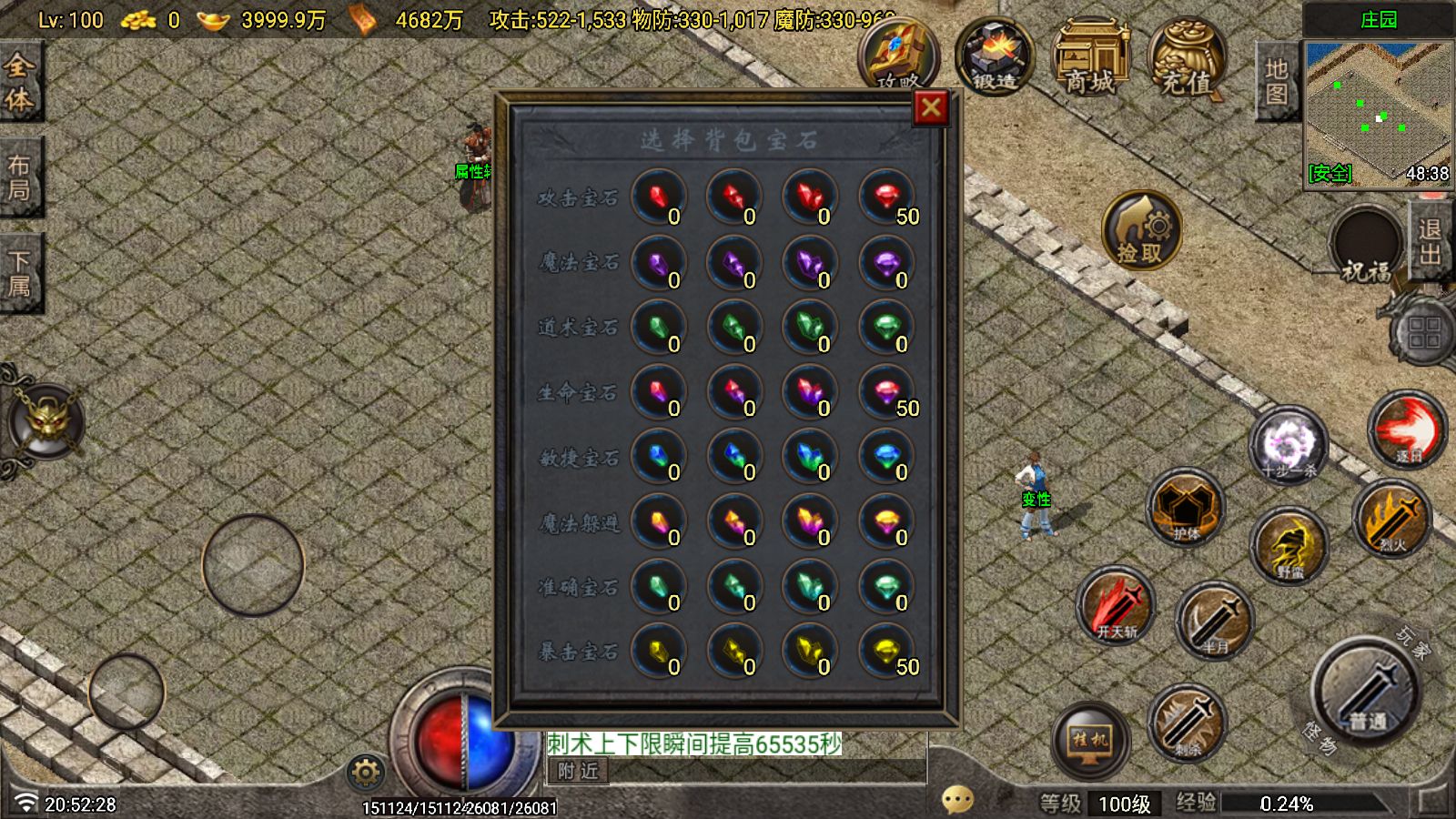Image resolution: width=1456 pixels, height=819 pixels.
Task: Open the 充值 recharge screen
Action: (x=1187, y=58)
